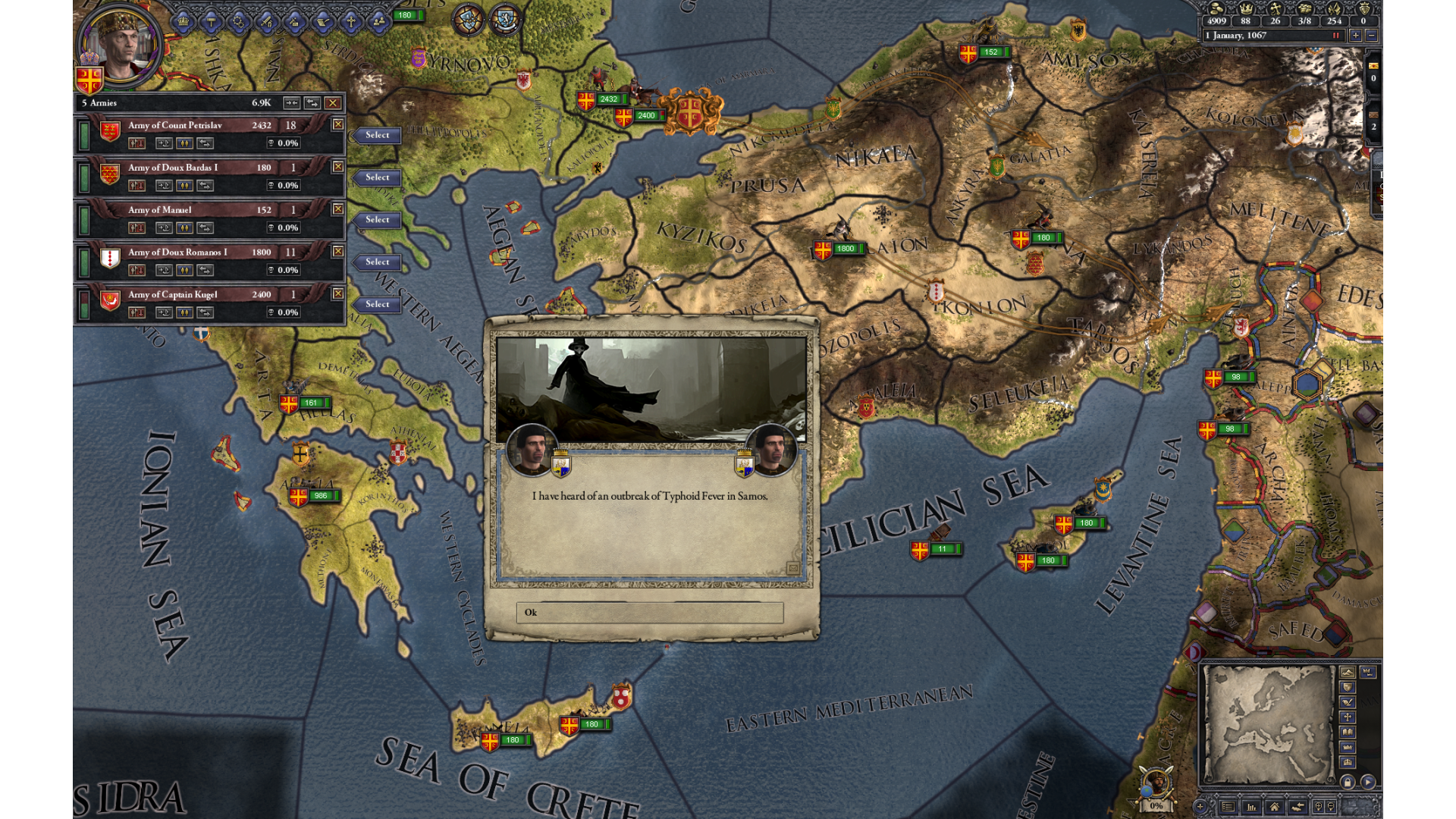
Task: Merge all selected armies together
Action: tap(291, 103)
